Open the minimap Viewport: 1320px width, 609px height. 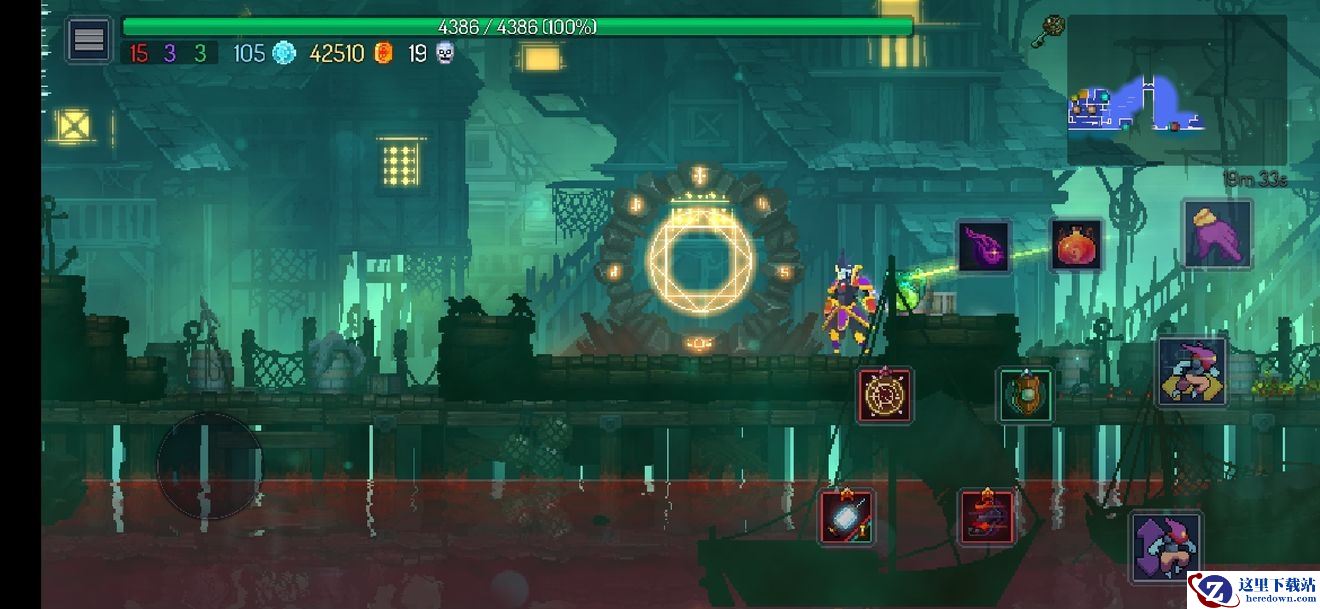1176,90
